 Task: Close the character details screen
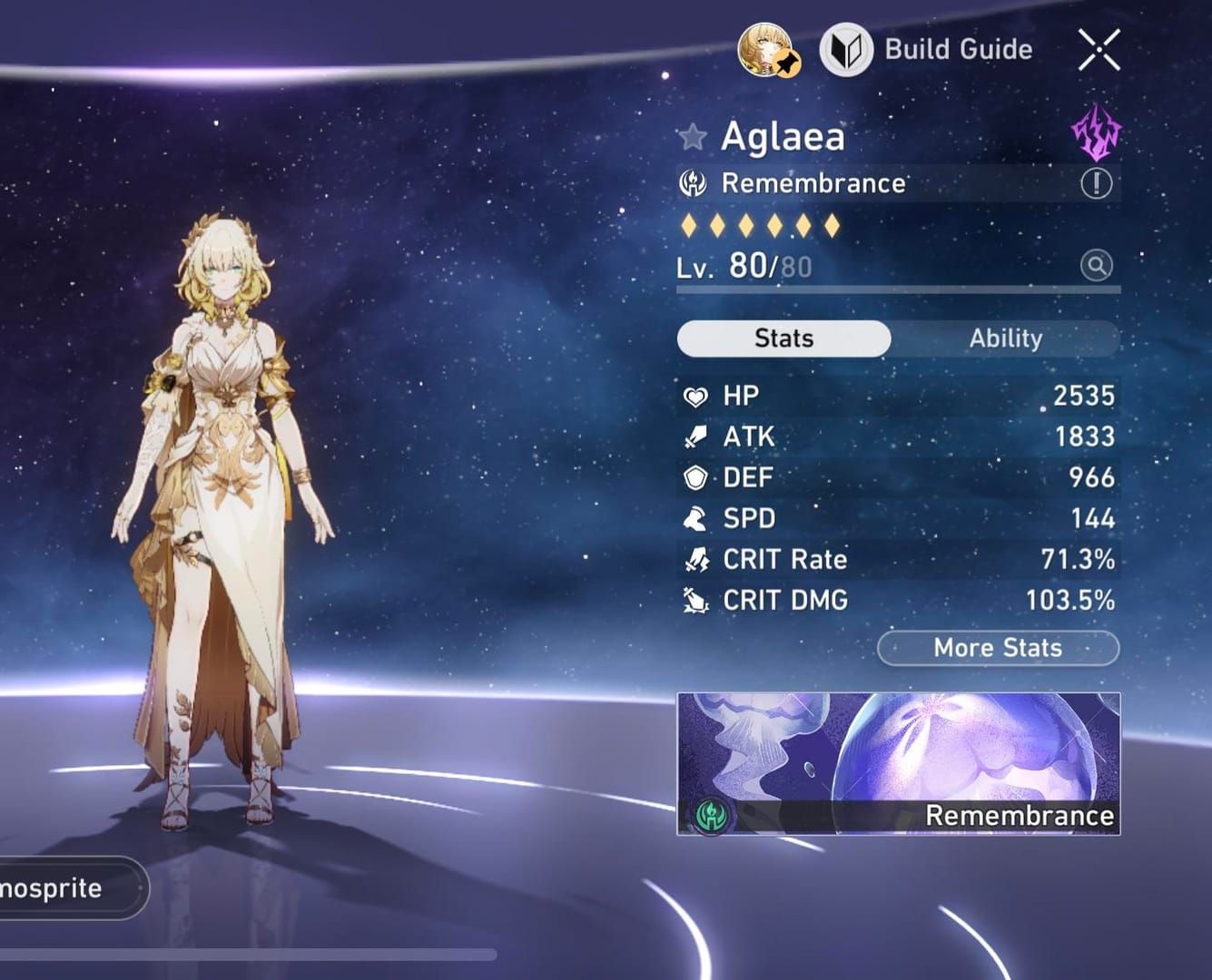tap(1099, 49)
